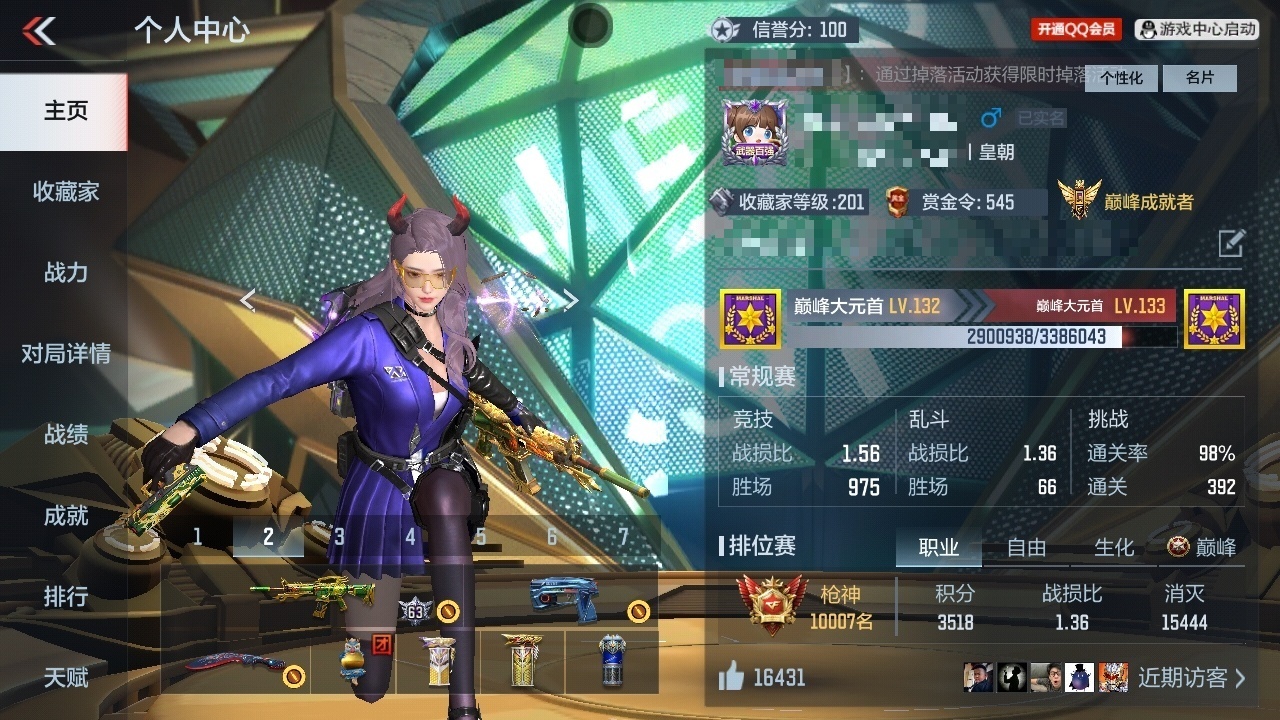Like the profile with thumbs-up icon
This screenshot has width=1280, height=720.
pos(731,677)
